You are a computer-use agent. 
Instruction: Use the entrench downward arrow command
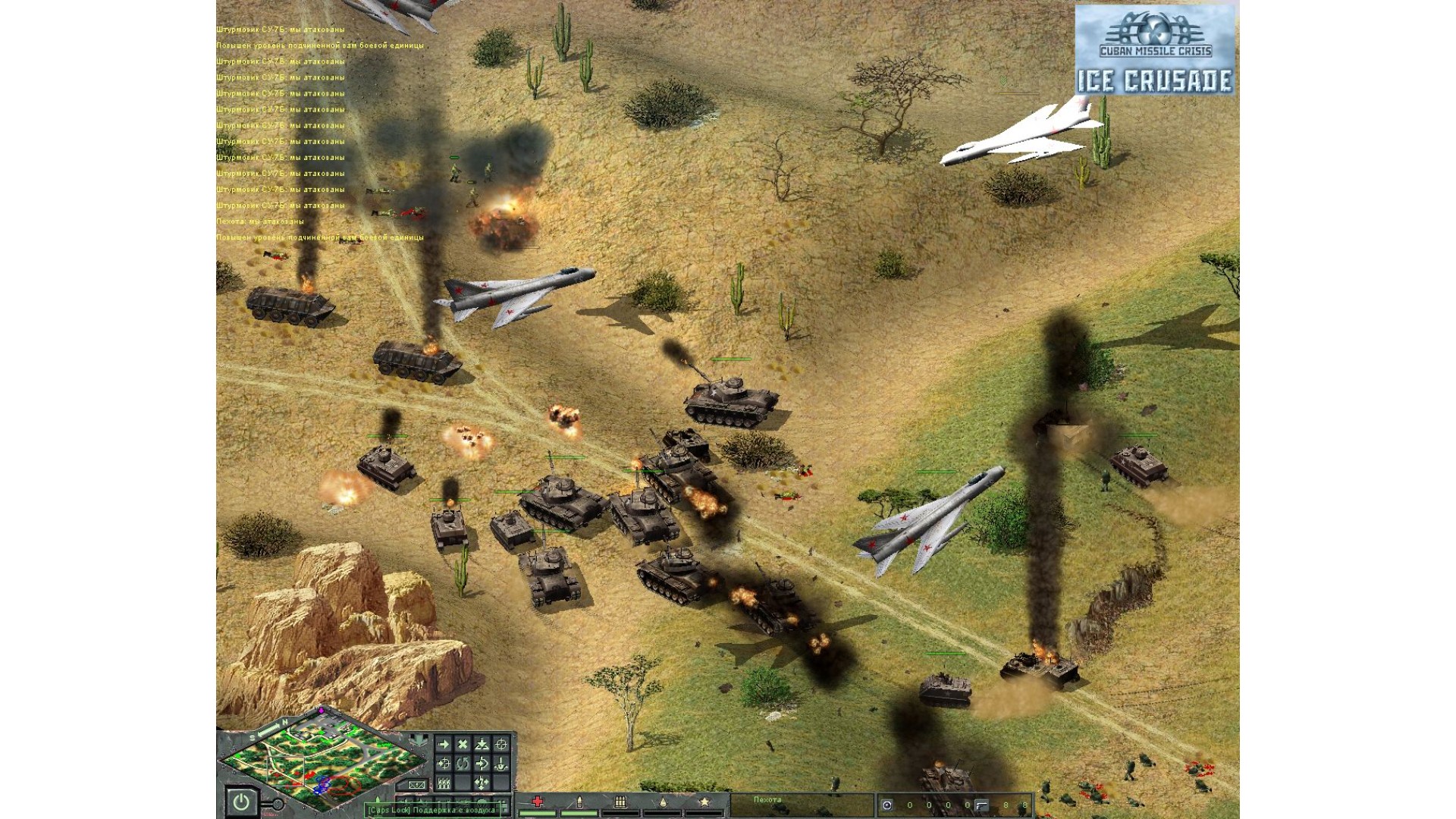point(501,764)
